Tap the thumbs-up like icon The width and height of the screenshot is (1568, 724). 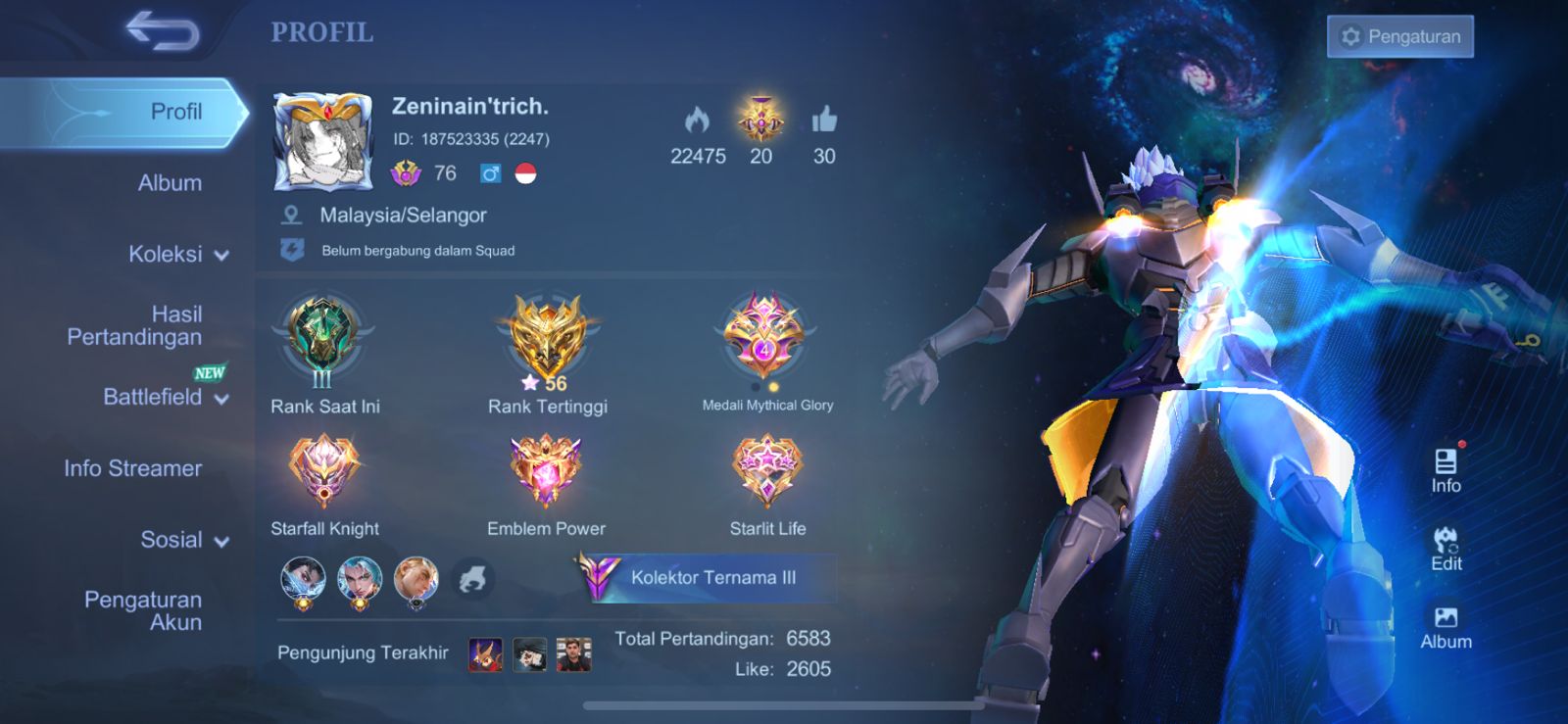pos(824,121)
